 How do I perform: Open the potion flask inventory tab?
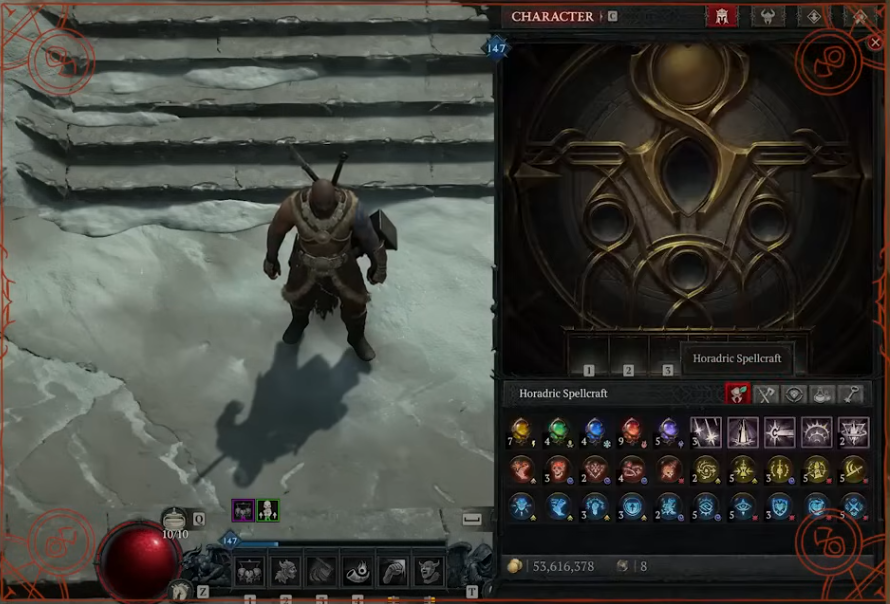822,394
